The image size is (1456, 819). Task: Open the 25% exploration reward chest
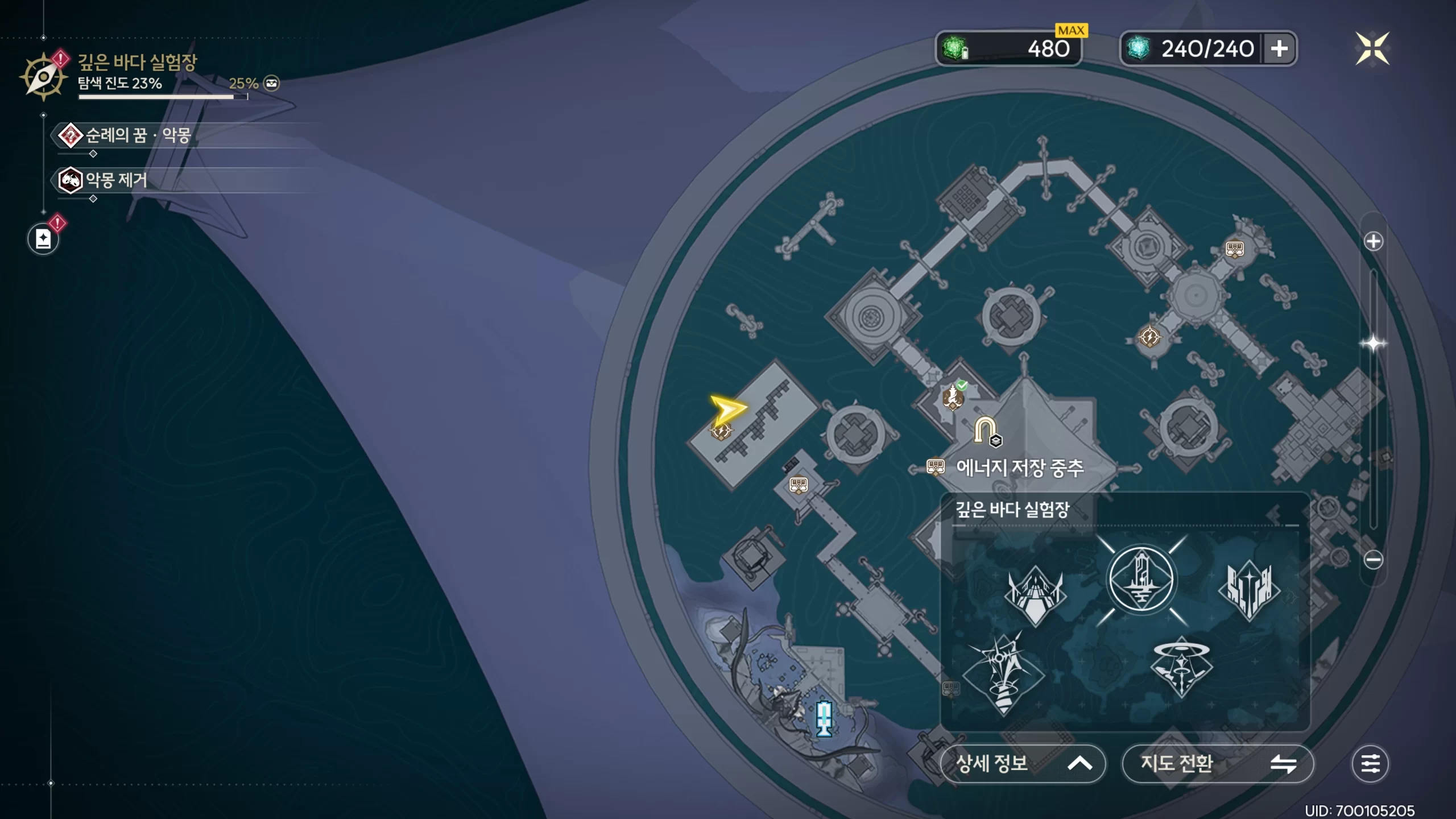[272, 84]
